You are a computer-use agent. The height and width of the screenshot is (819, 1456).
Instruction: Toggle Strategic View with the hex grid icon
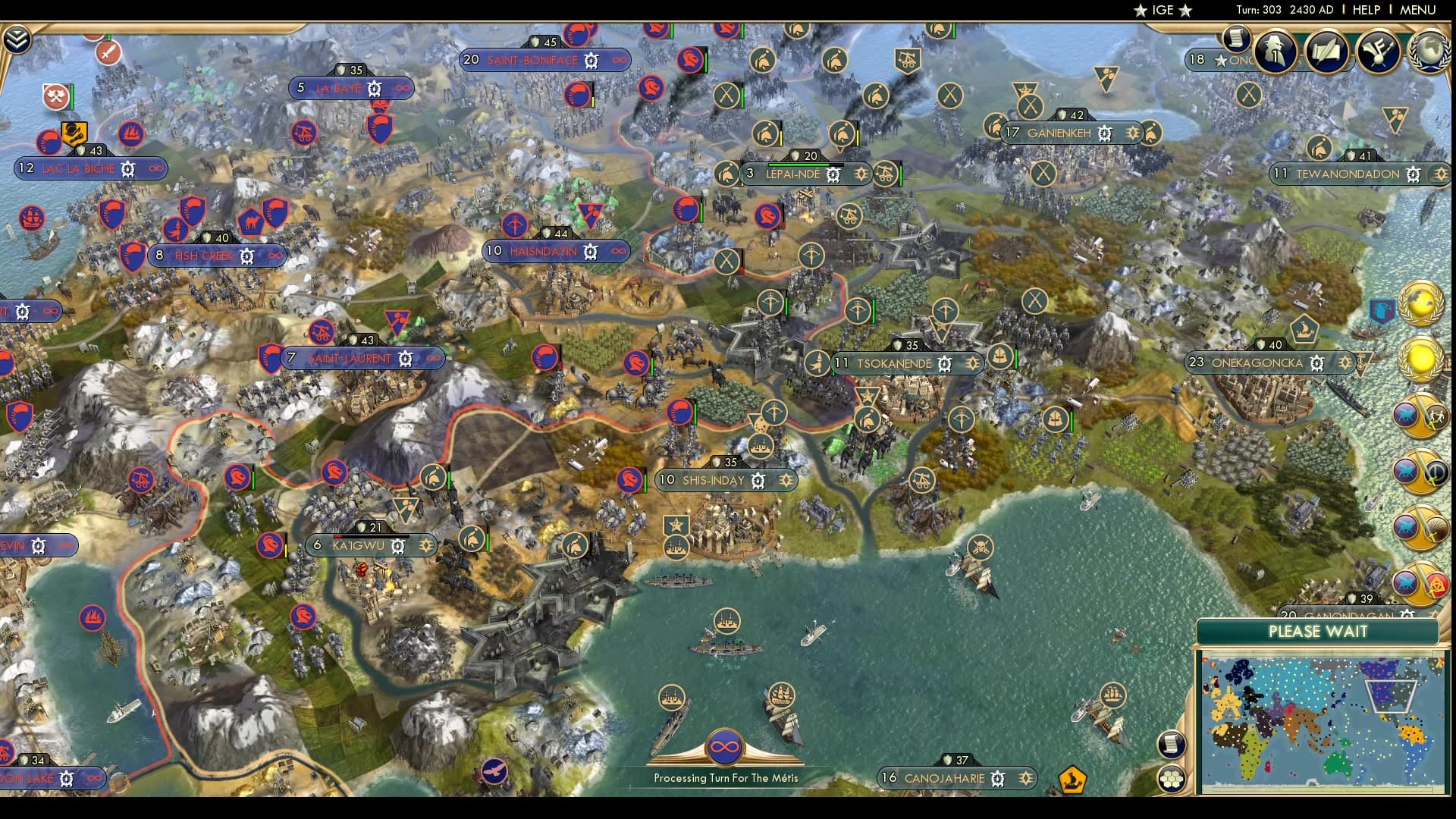[1172, 778]
